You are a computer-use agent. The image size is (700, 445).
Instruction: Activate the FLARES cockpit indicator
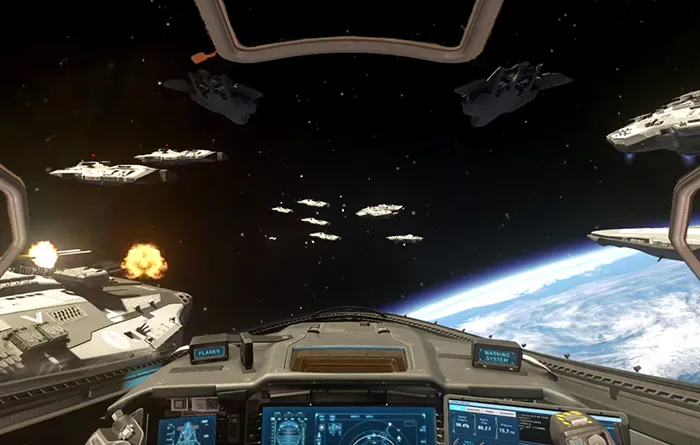(209, 352)
